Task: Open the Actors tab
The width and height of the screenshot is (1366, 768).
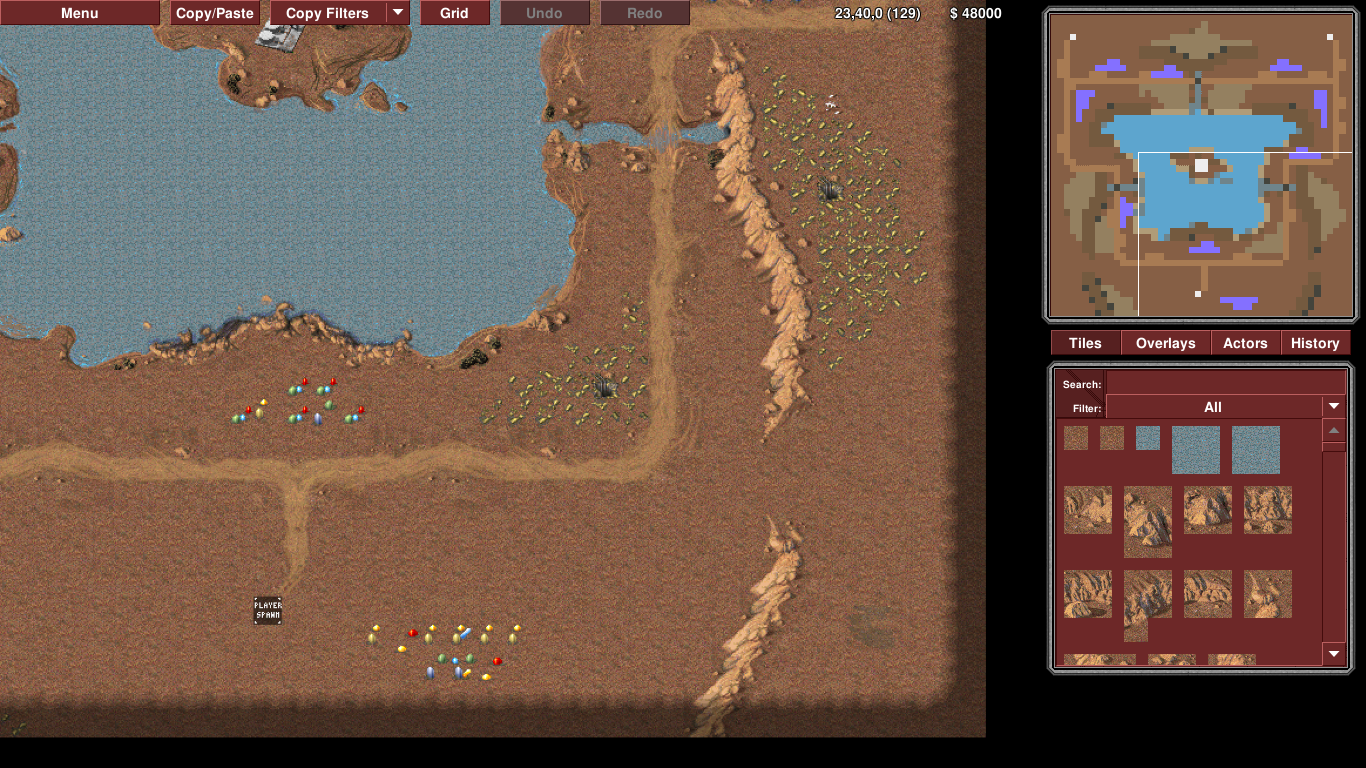Action: (1245, 343)
